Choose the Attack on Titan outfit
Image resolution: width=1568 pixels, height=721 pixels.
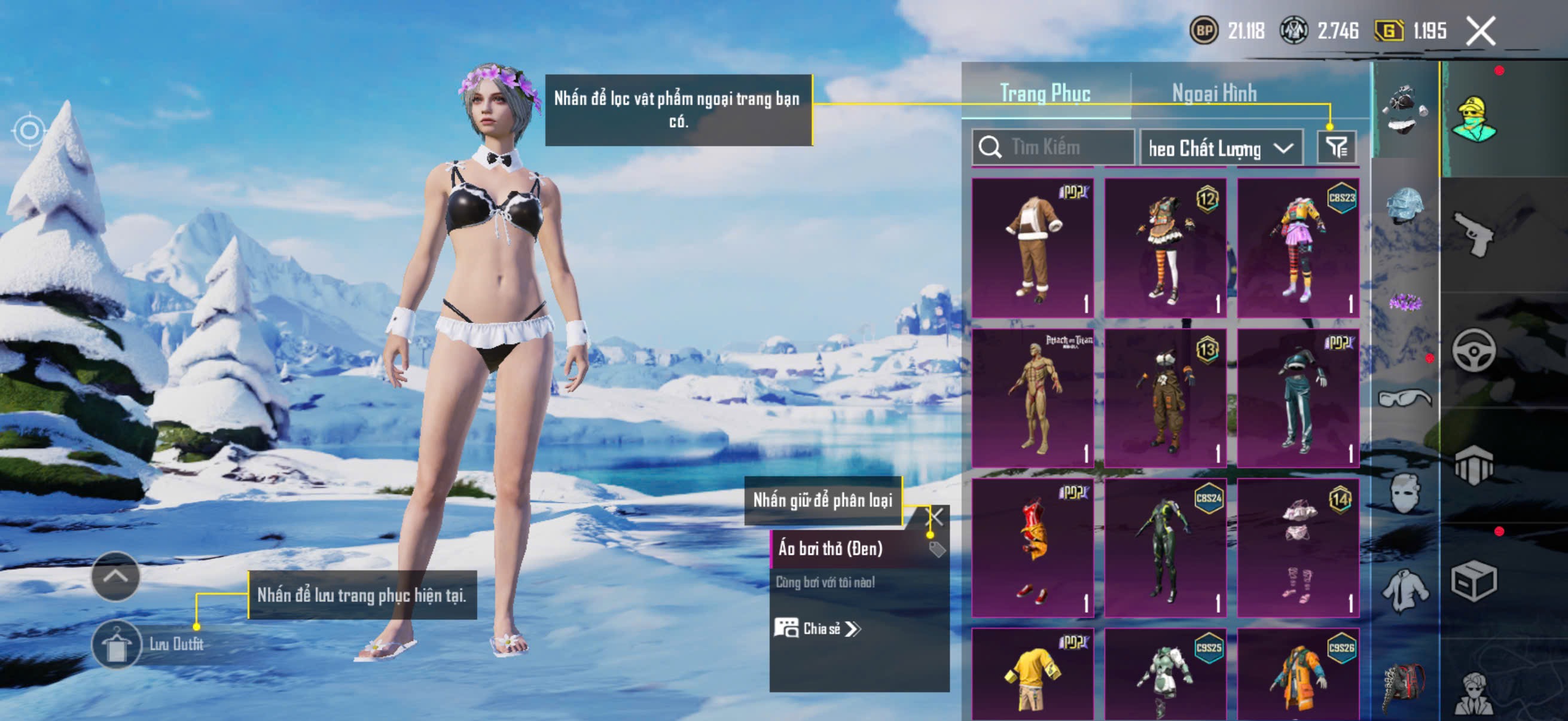(1032, 398)
